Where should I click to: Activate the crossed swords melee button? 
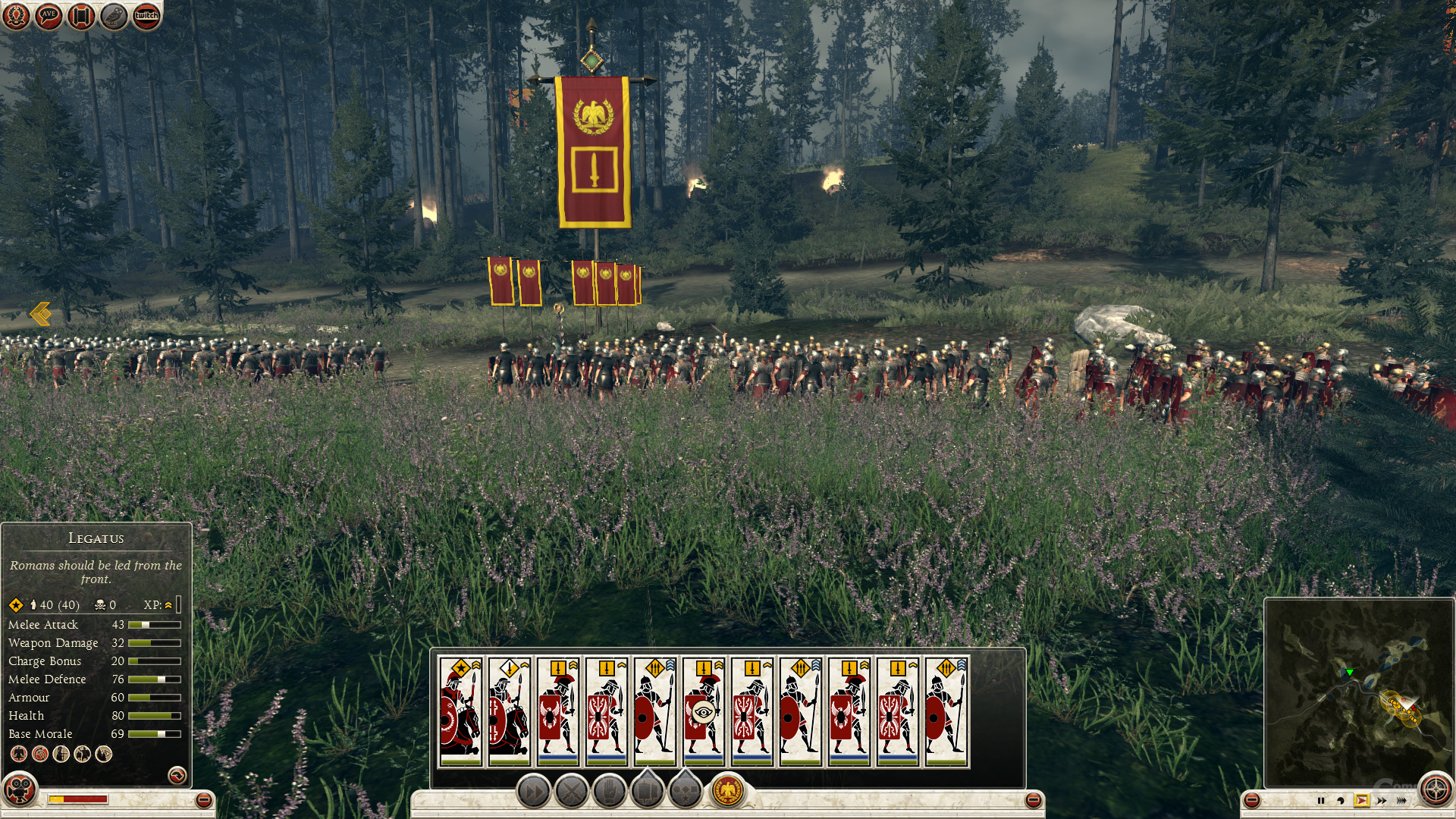(x=572, y=792)
